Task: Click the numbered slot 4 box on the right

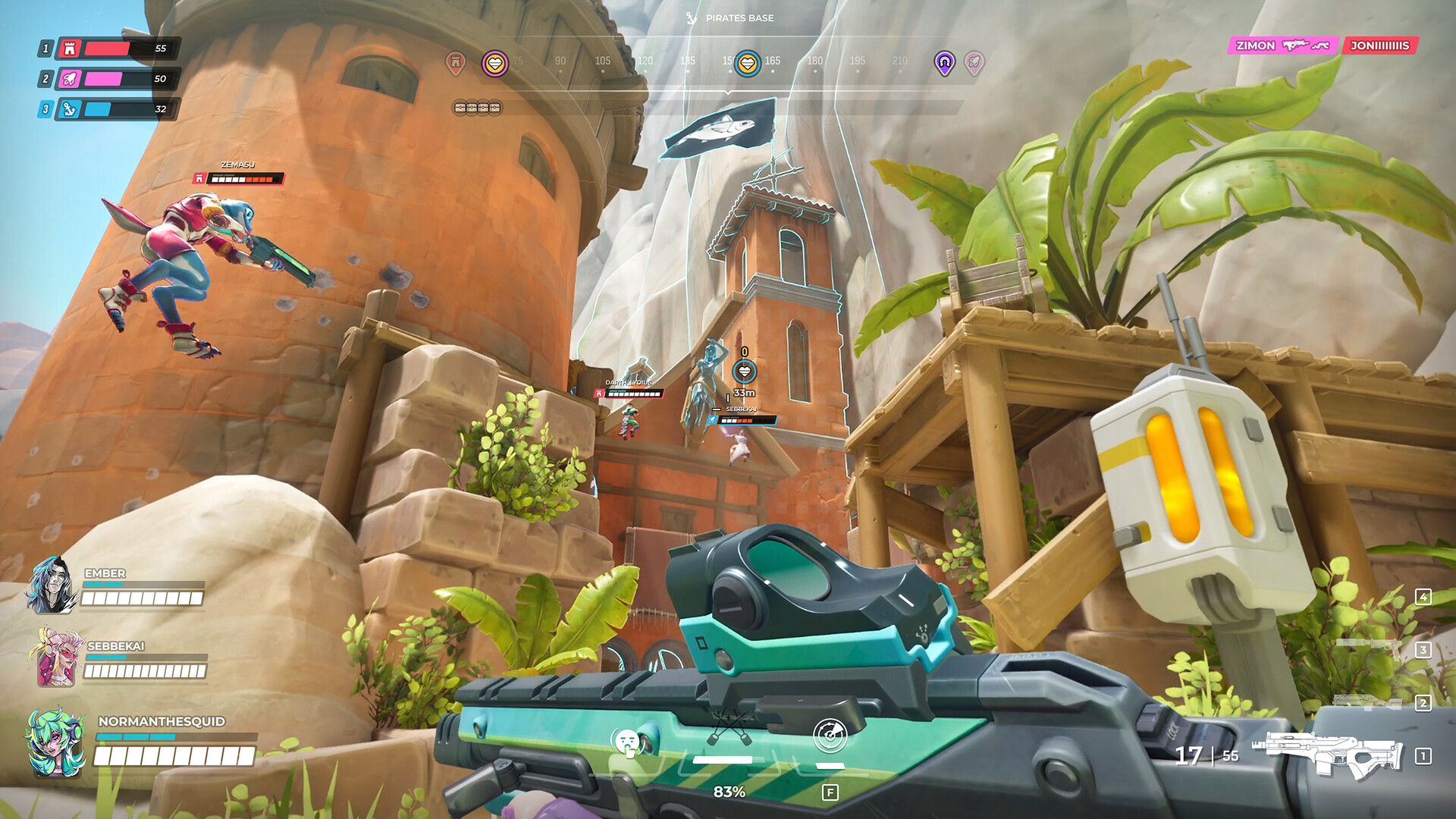Action: tap(1423, 598)
